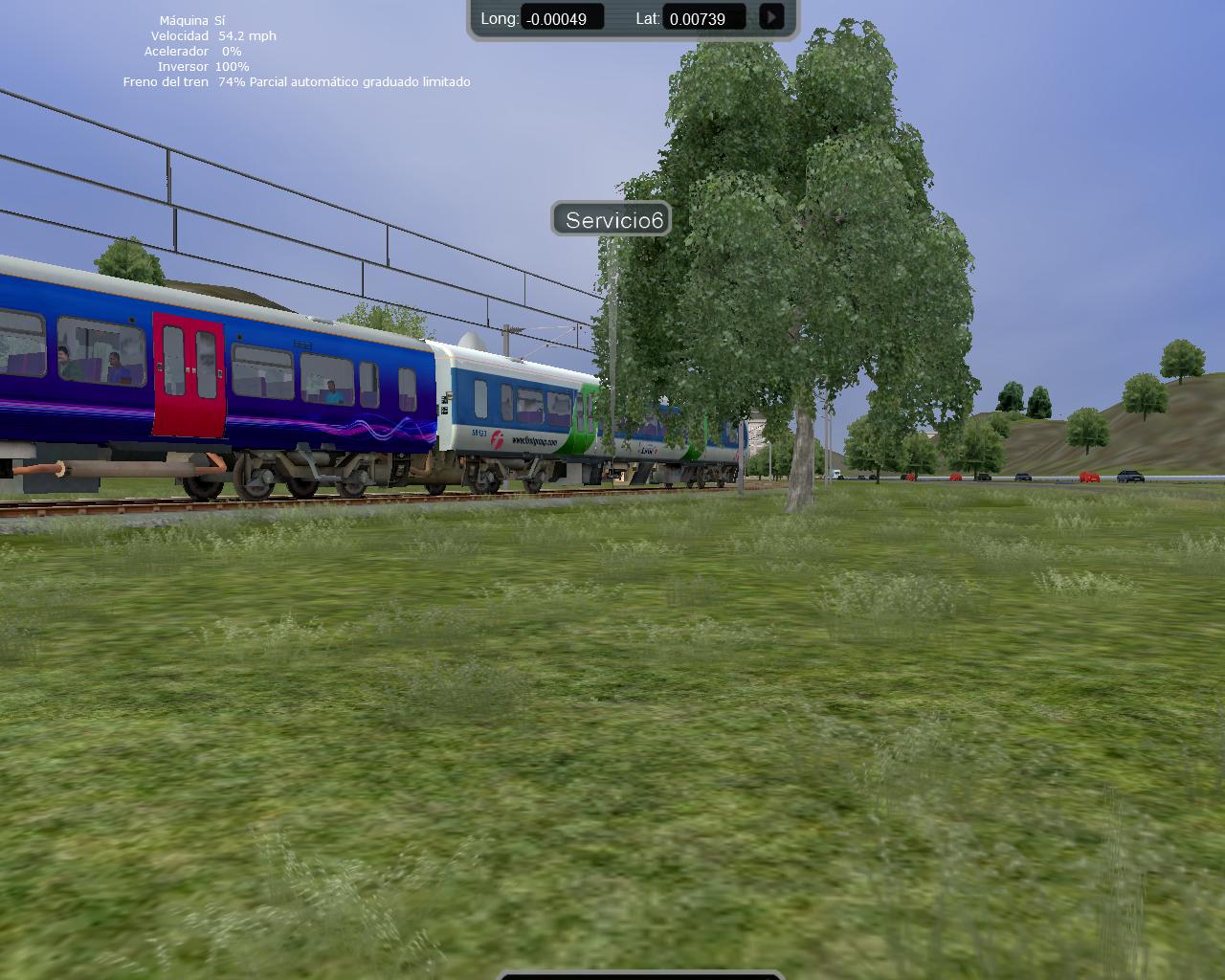
Task: Activate the go-to-coordinates arrow button
Action: click(770, 17)
